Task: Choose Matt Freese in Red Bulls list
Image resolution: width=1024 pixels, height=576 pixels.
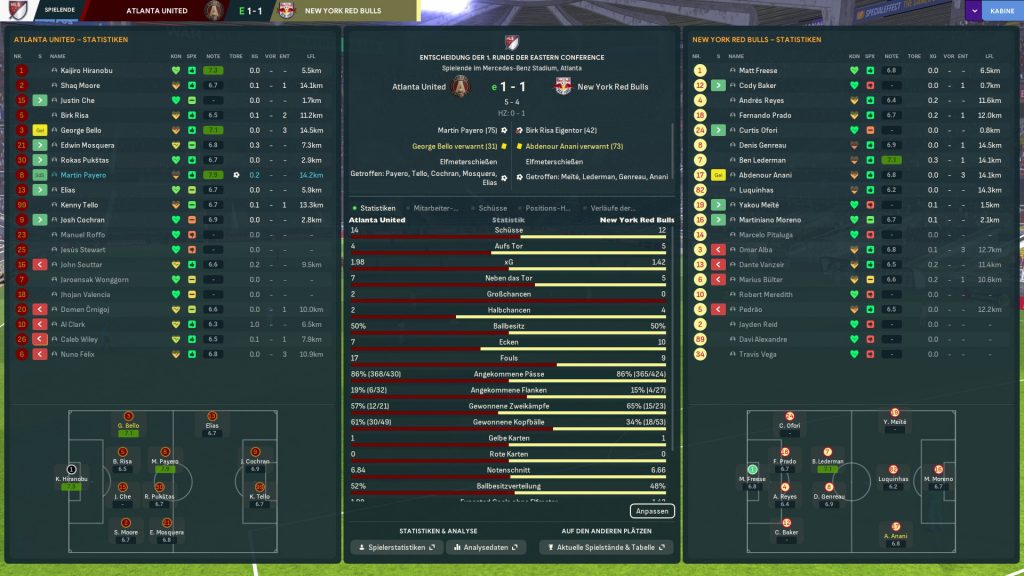Action: 757,71
